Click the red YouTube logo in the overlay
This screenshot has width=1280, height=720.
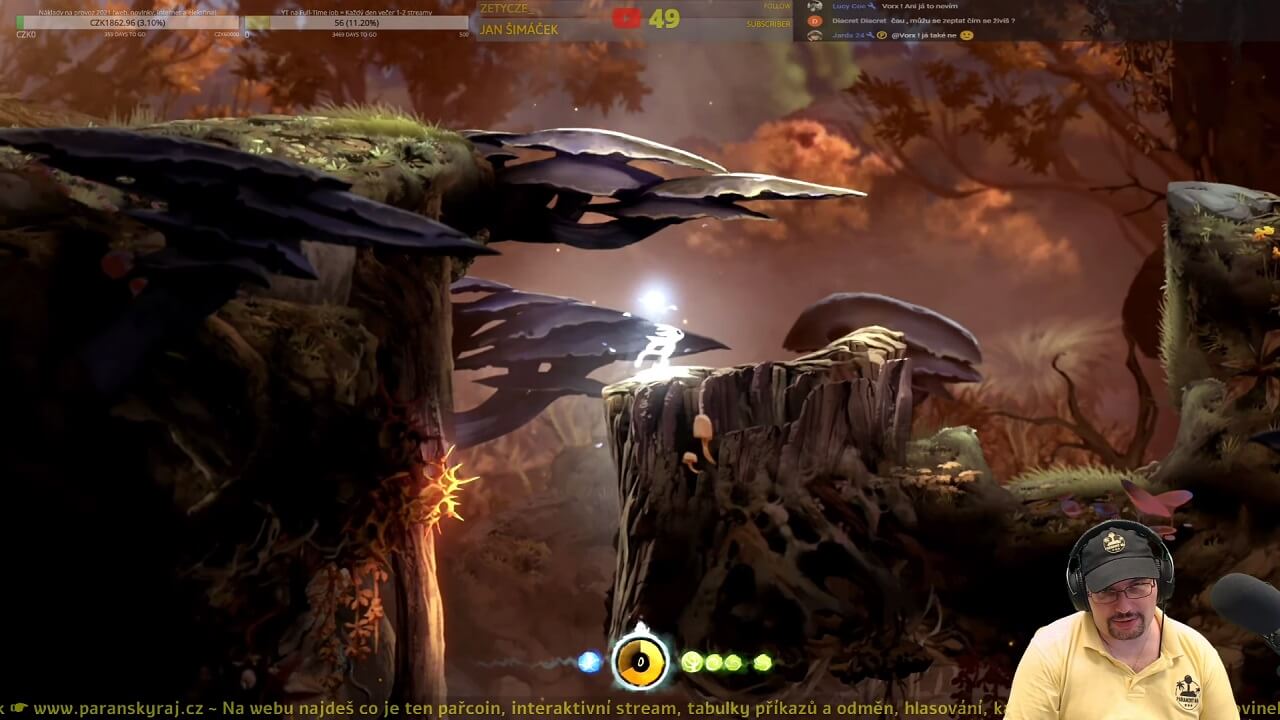(x=626, y=18)
